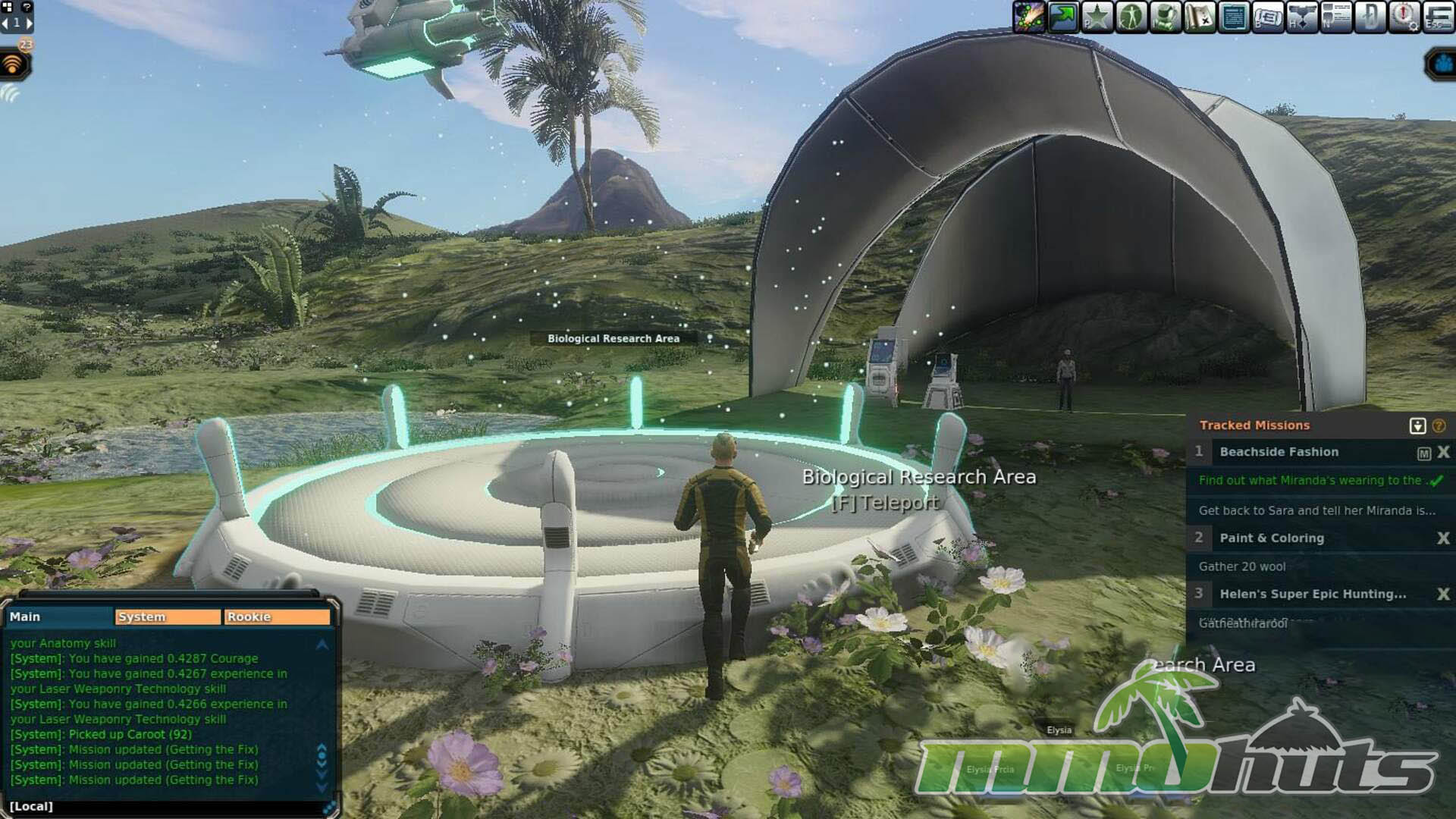Open Tracked Missions help question mark
This screenshot has width=1456, height=819.
(x=1439, y=426)
